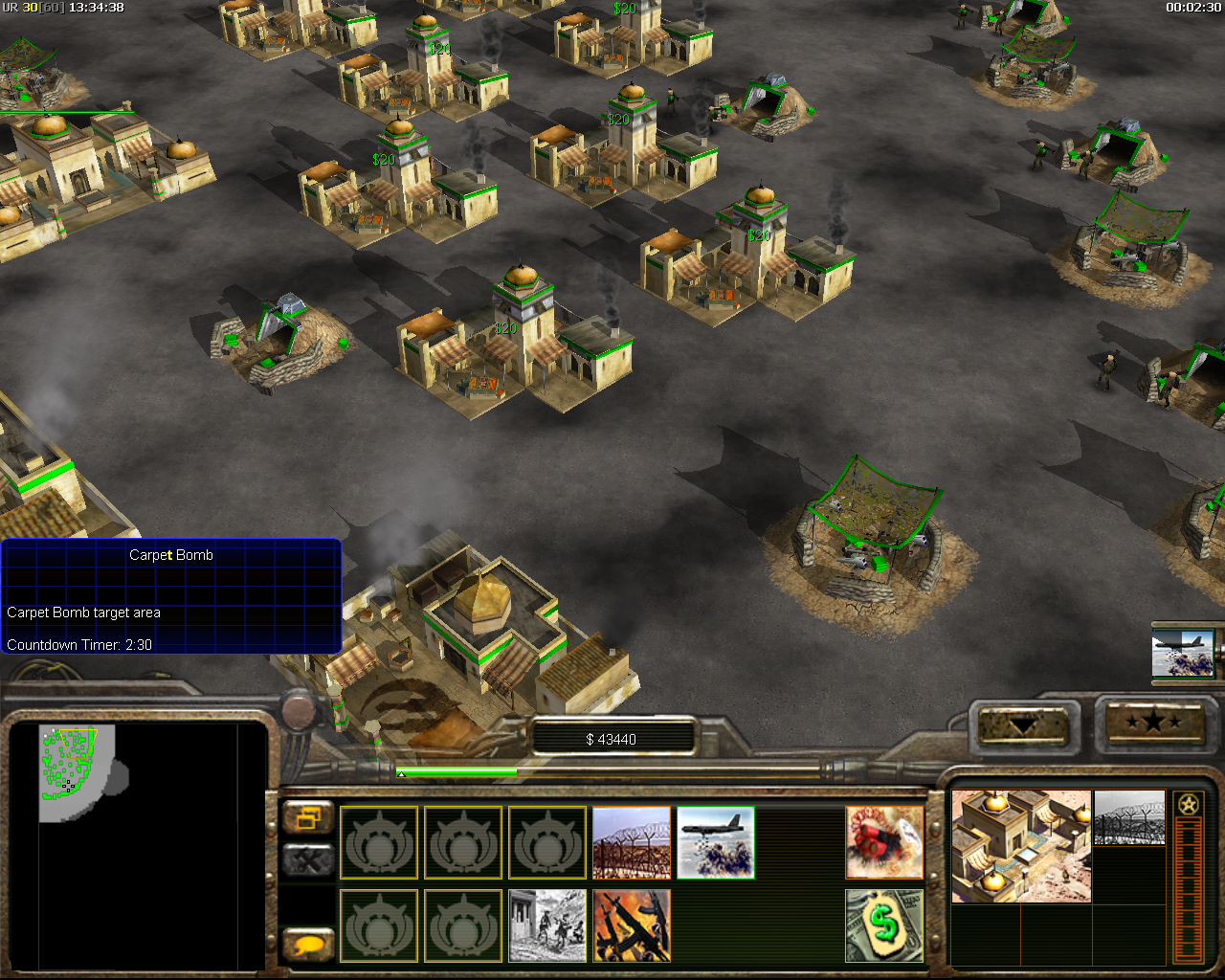1225x980 pixels.
Task: Click the grey barbed wire upgrade thumbnail
Action: (1129, 818)
